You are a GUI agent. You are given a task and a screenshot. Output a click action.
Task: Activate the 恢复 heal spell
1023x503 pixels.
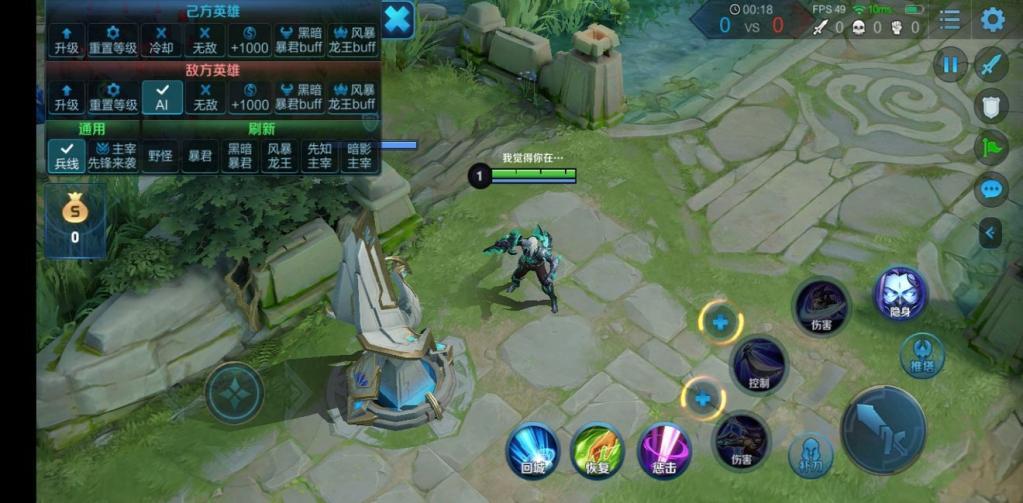tap(597, 451)
